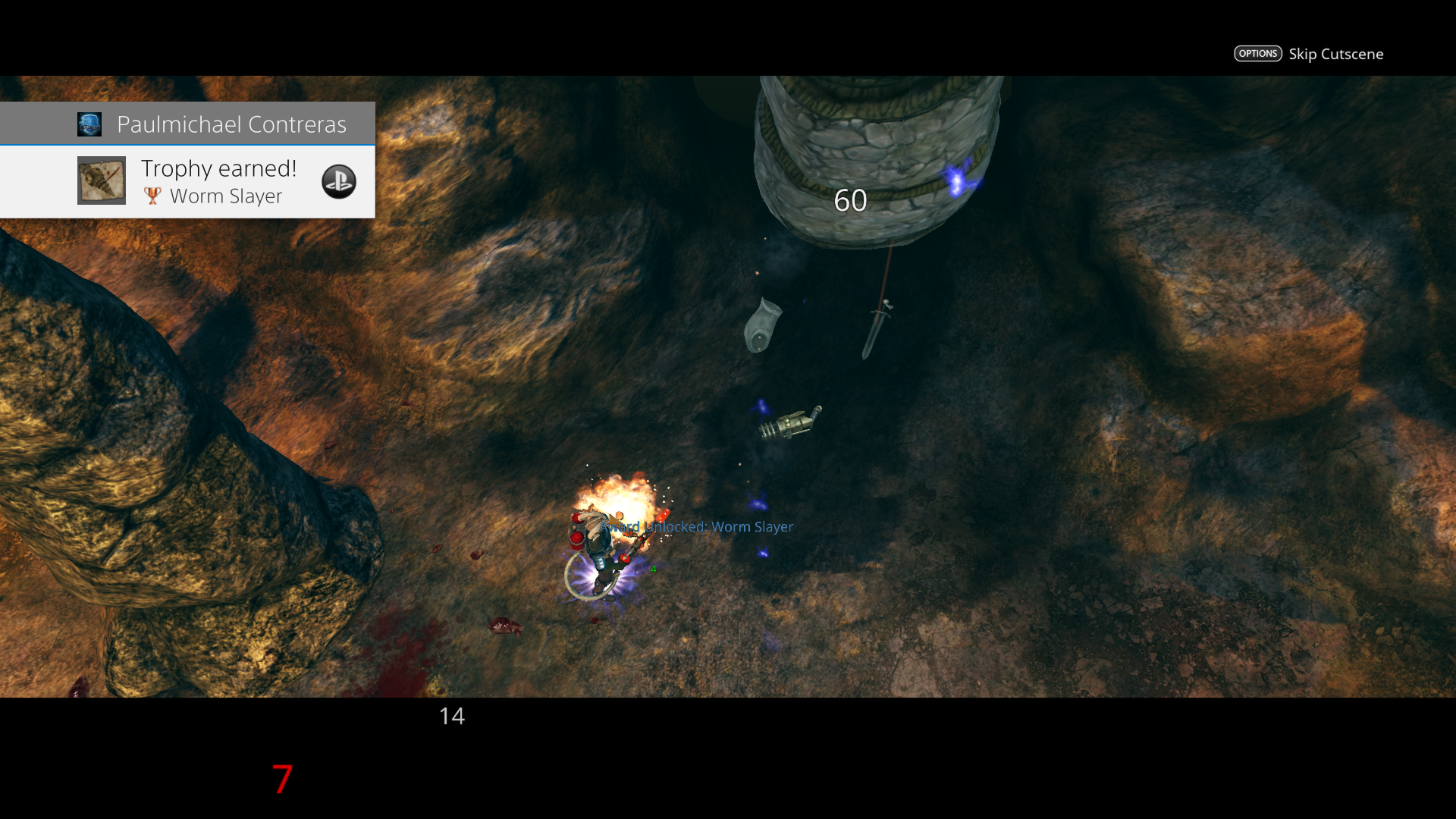The height and width of the screenshot is (819, 1456).
Task: Click the Trophy earned! text
Action: tap(218, 168)
